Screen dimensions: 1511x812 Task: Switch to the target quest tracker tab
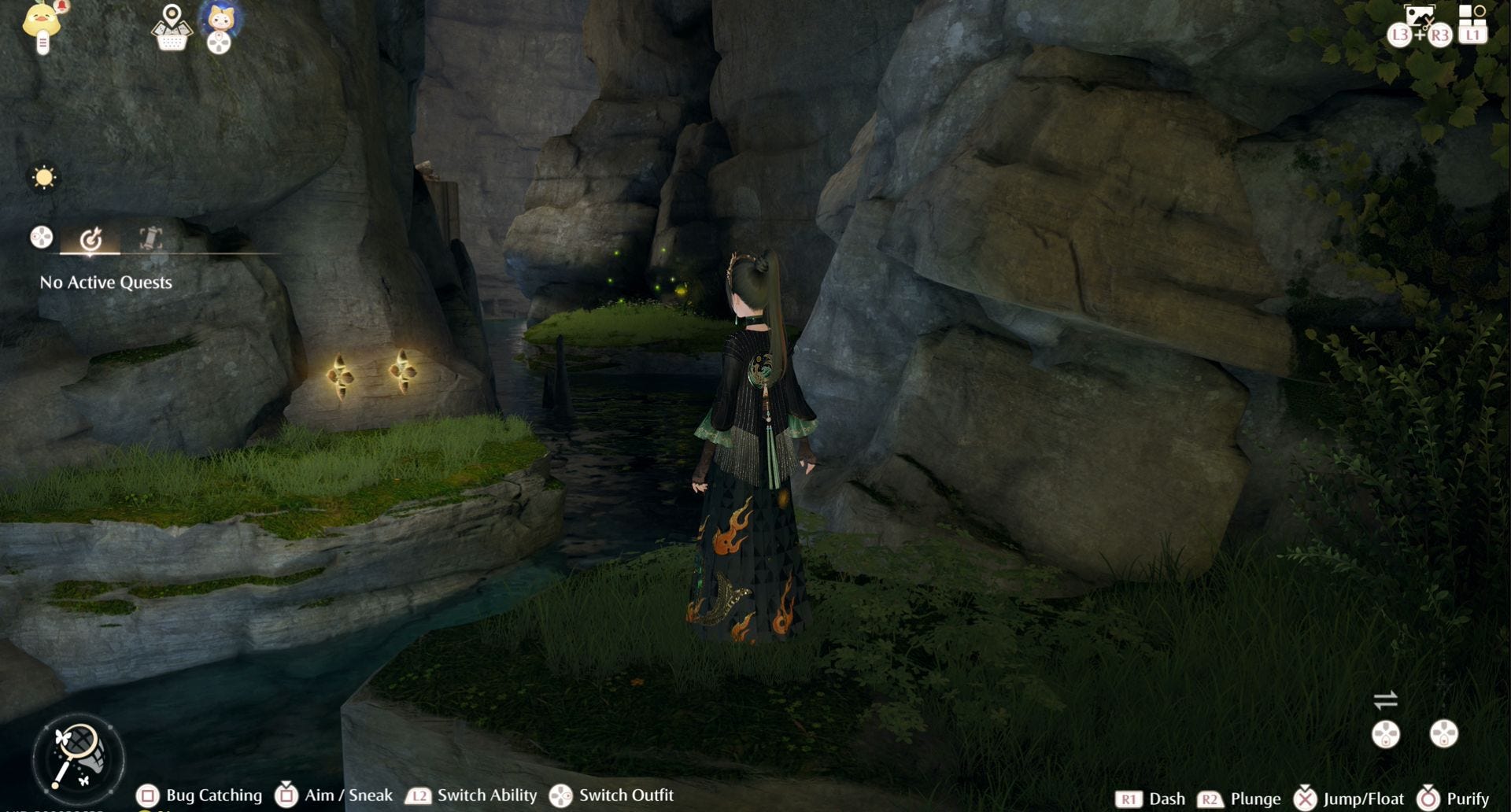(x=91, y=238)
